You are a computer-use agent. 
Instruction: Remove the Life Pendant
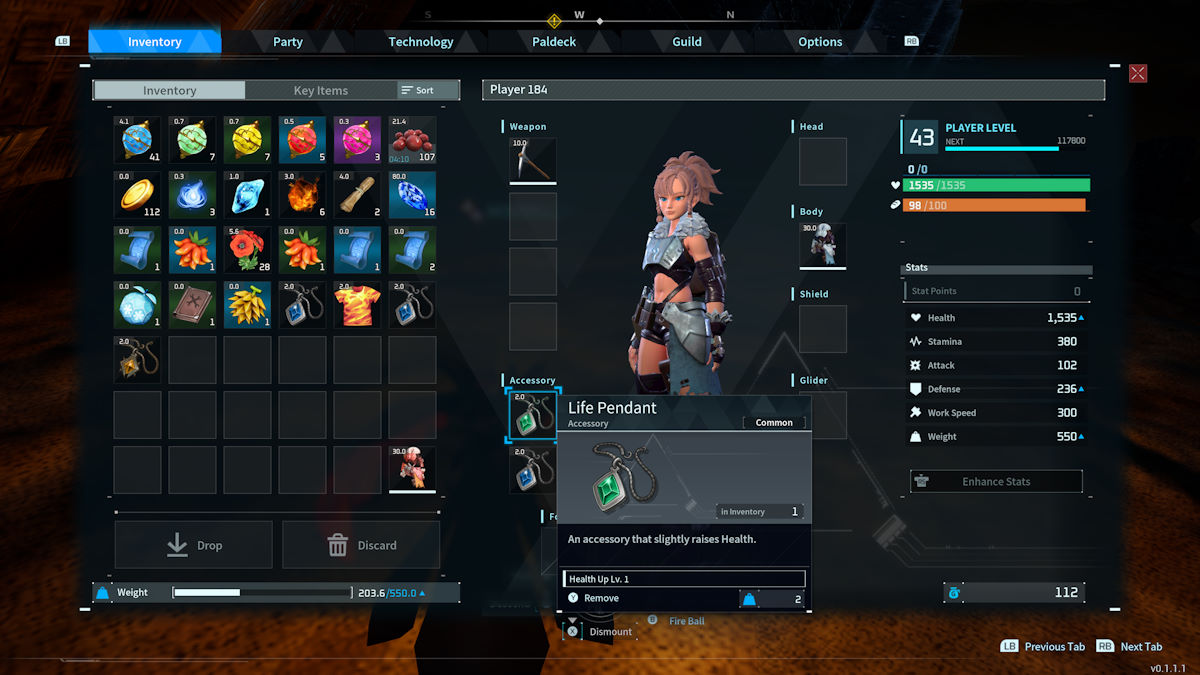(602, 598)
